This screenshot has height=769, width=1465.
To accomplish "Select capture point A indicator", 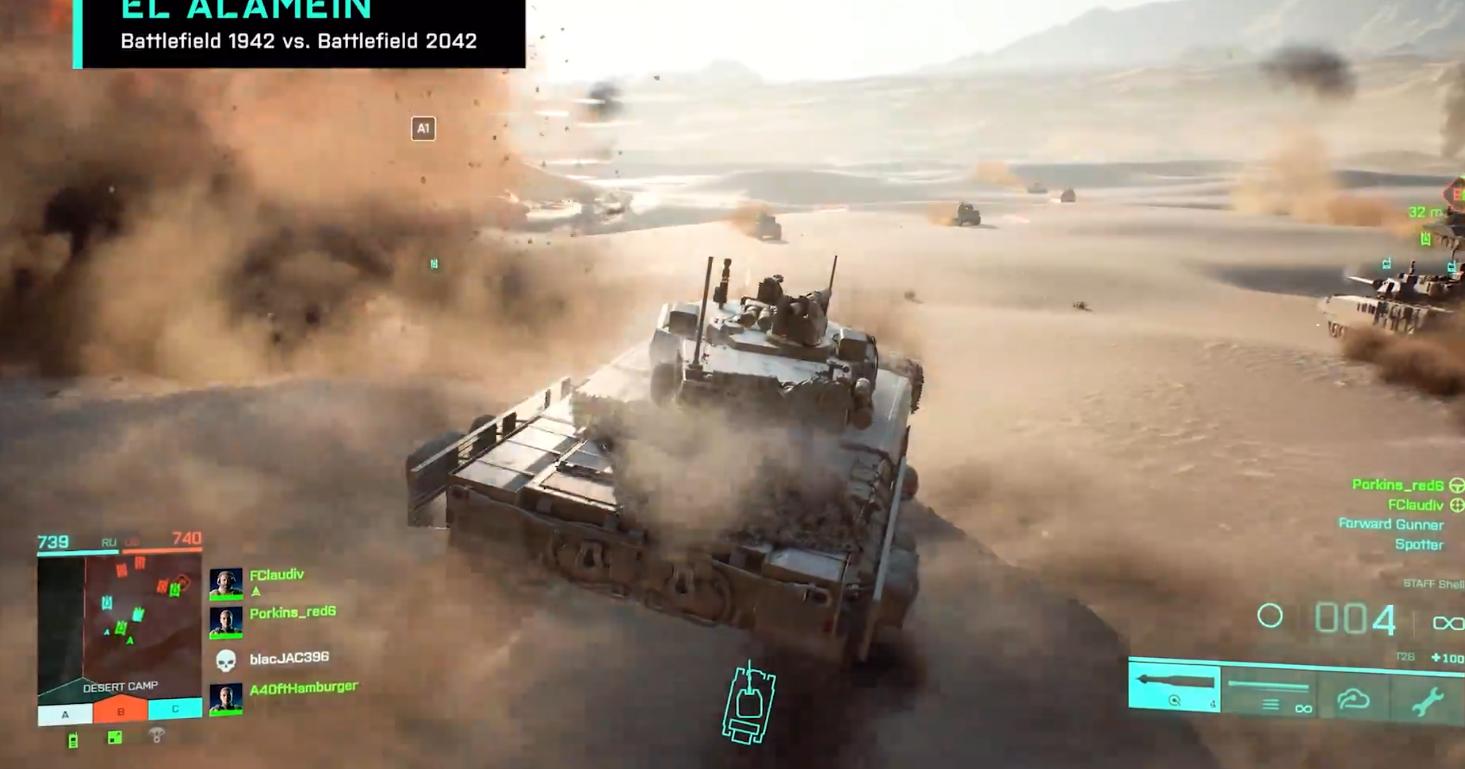I will click(x=65, y=713).
